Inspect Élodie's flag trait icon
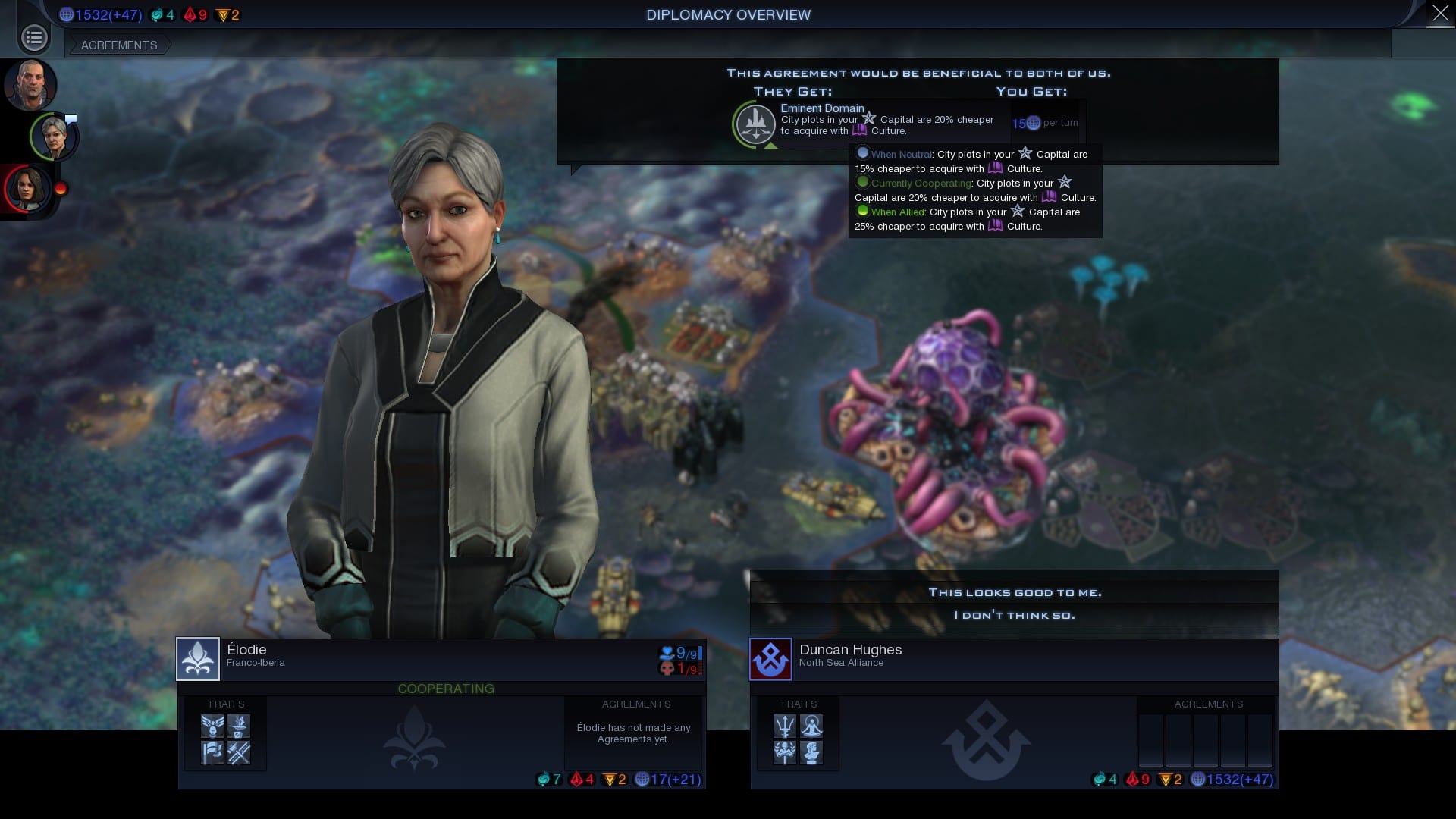This screenshot has height=819, width=1456. pos(212,752)
